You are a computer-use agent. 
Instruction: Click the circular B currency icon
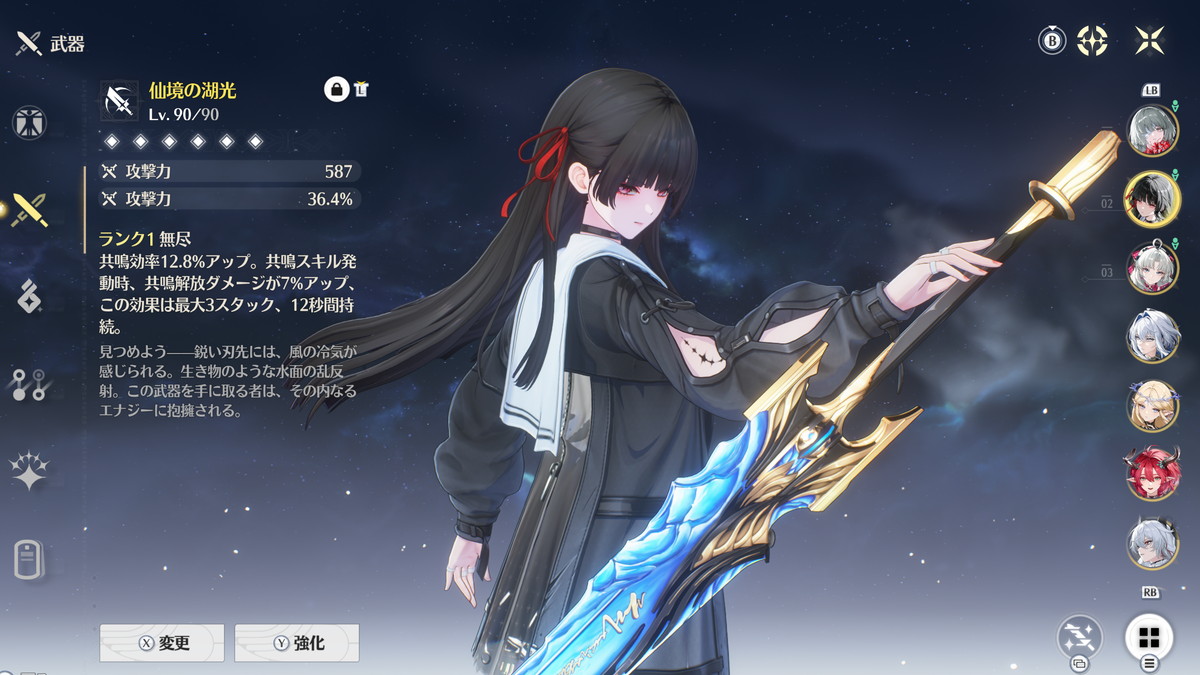tap(1051, 41)
